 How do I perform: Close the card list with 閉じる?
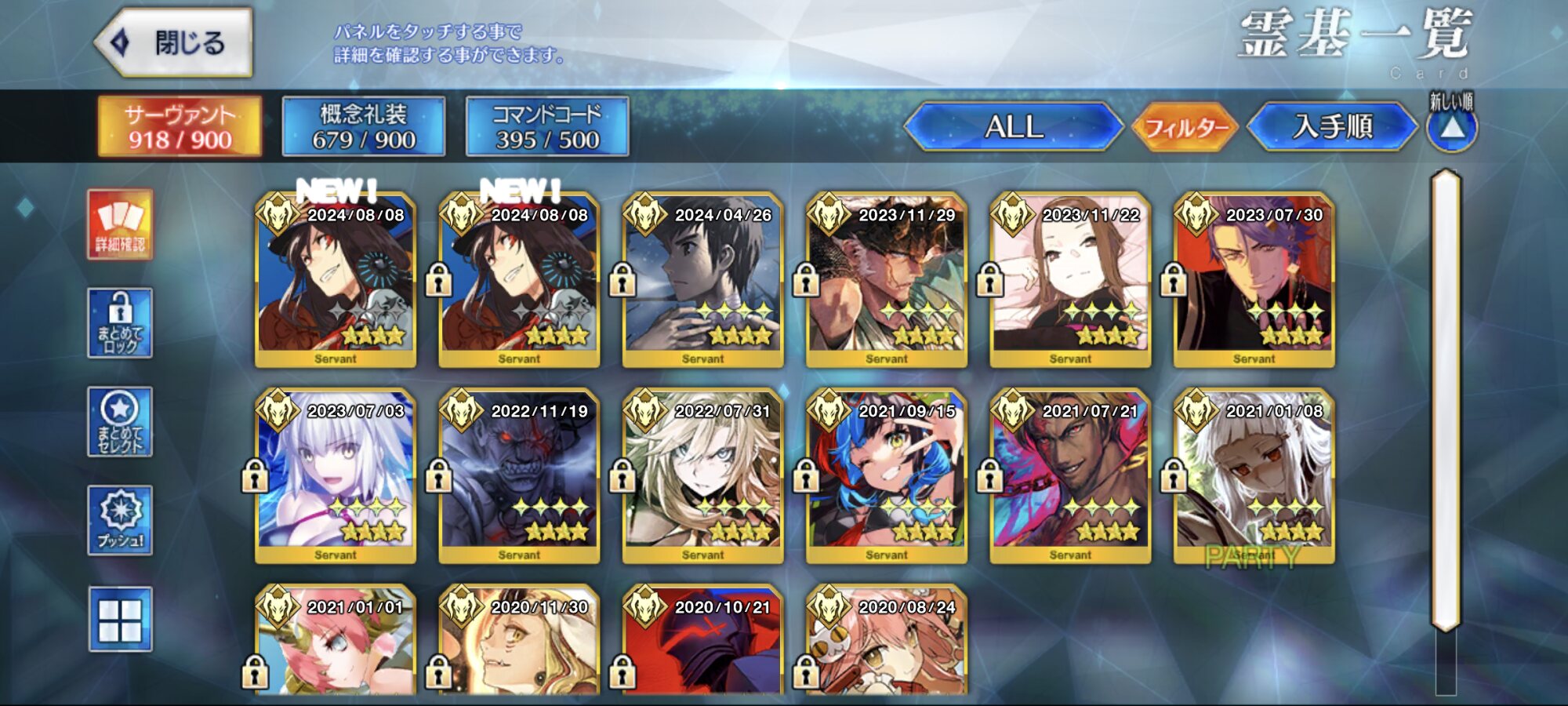click(x=174, y=42)
